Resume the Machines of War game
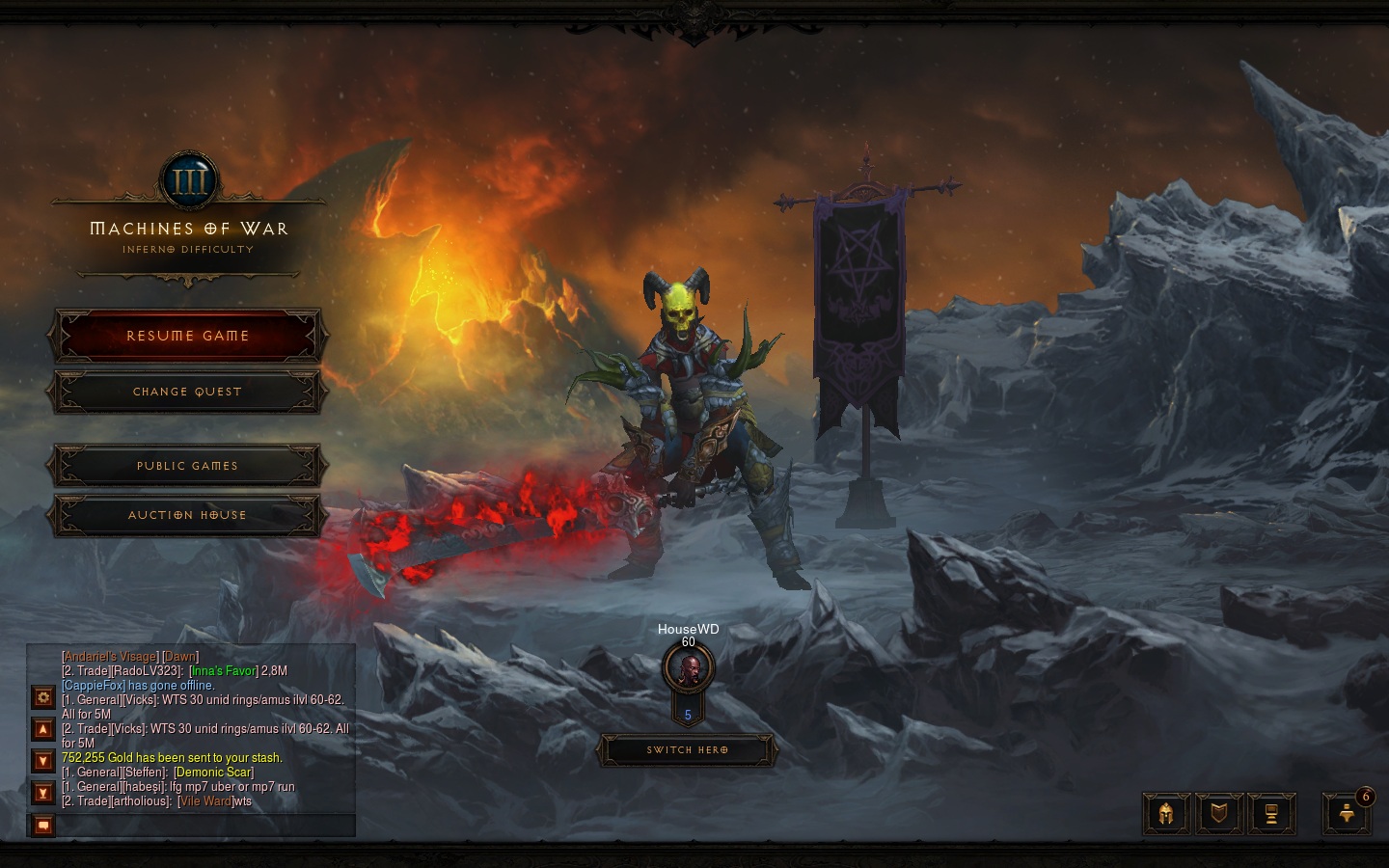Image resolution: width=1389 pixels, height=868 pixels. tap(187, 336)
